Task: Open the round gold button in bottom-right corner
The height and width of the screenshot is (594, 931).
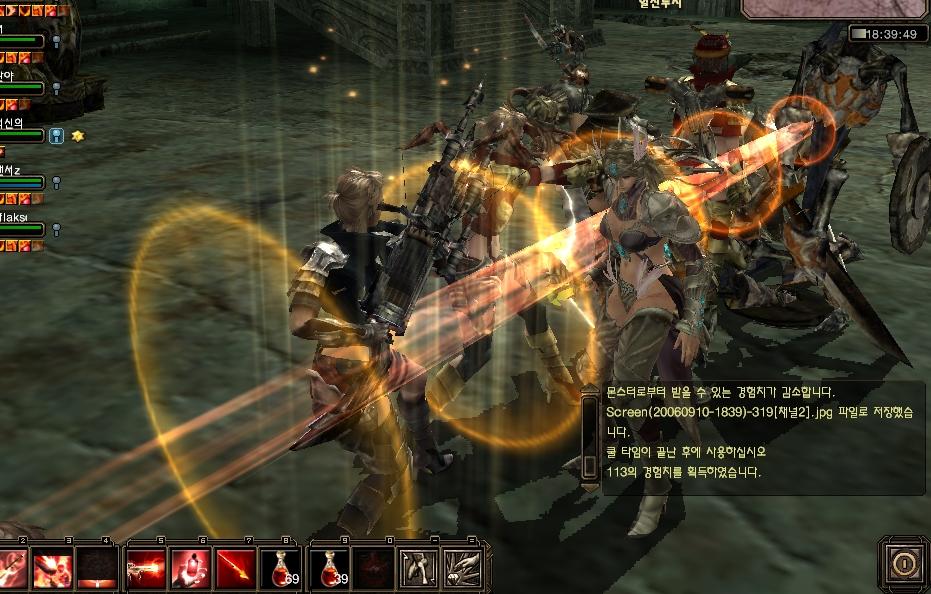Action: tap(903, 564)
